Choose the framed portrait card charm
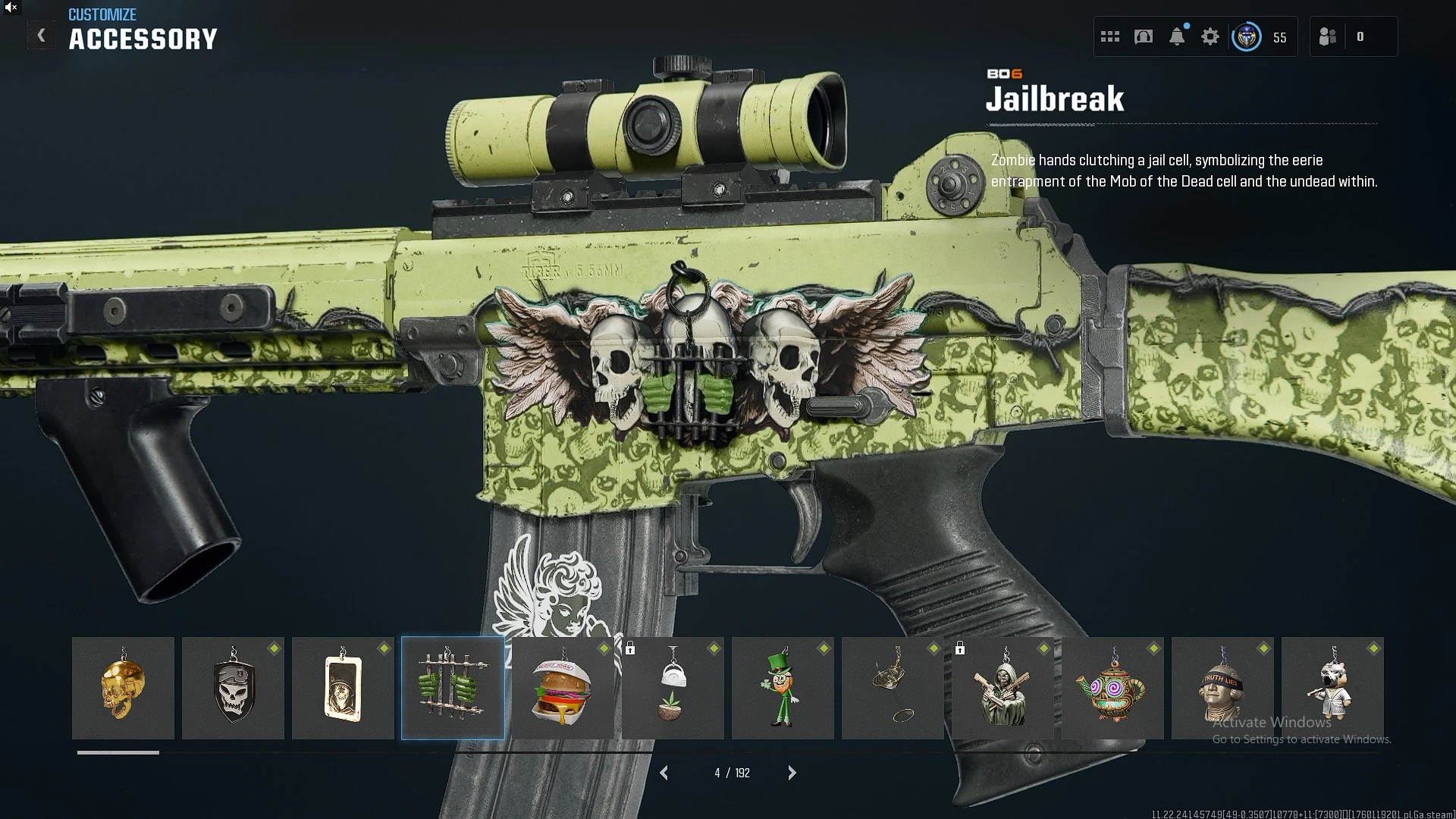 (x=343, y=688)
